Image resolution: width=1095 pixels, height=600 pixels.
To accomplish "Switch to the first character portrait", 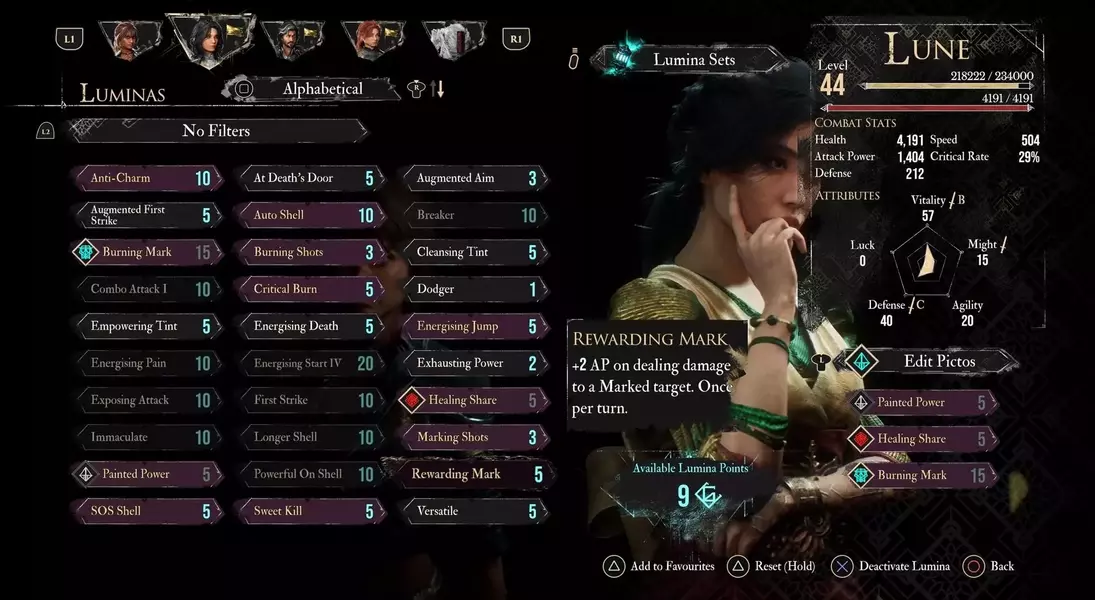I will pyautogui.click(x=129, y=40).
